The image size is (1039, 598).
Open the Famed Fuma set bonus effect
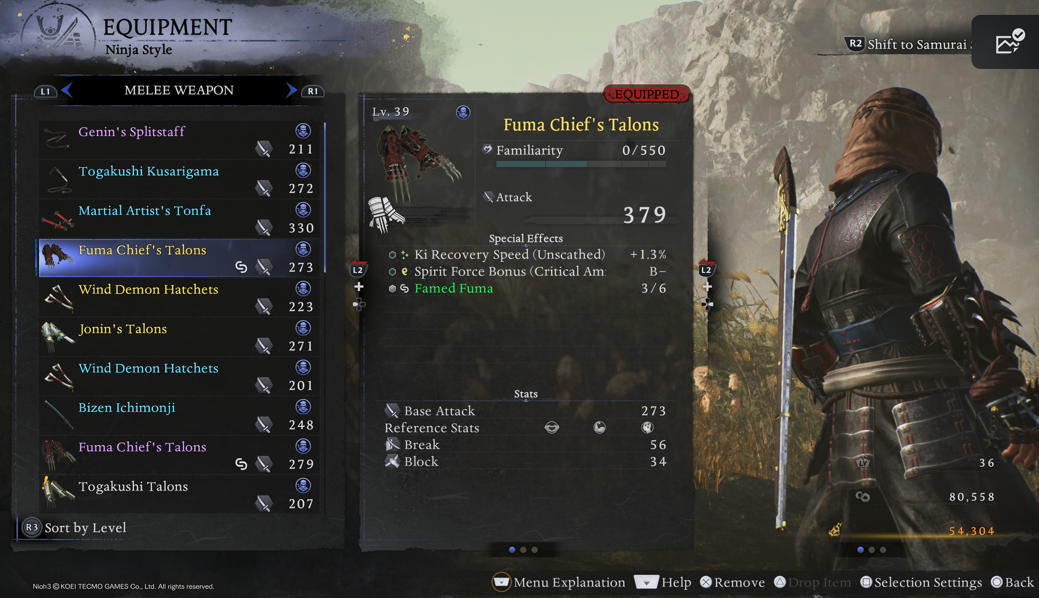(x=454, y=288)
